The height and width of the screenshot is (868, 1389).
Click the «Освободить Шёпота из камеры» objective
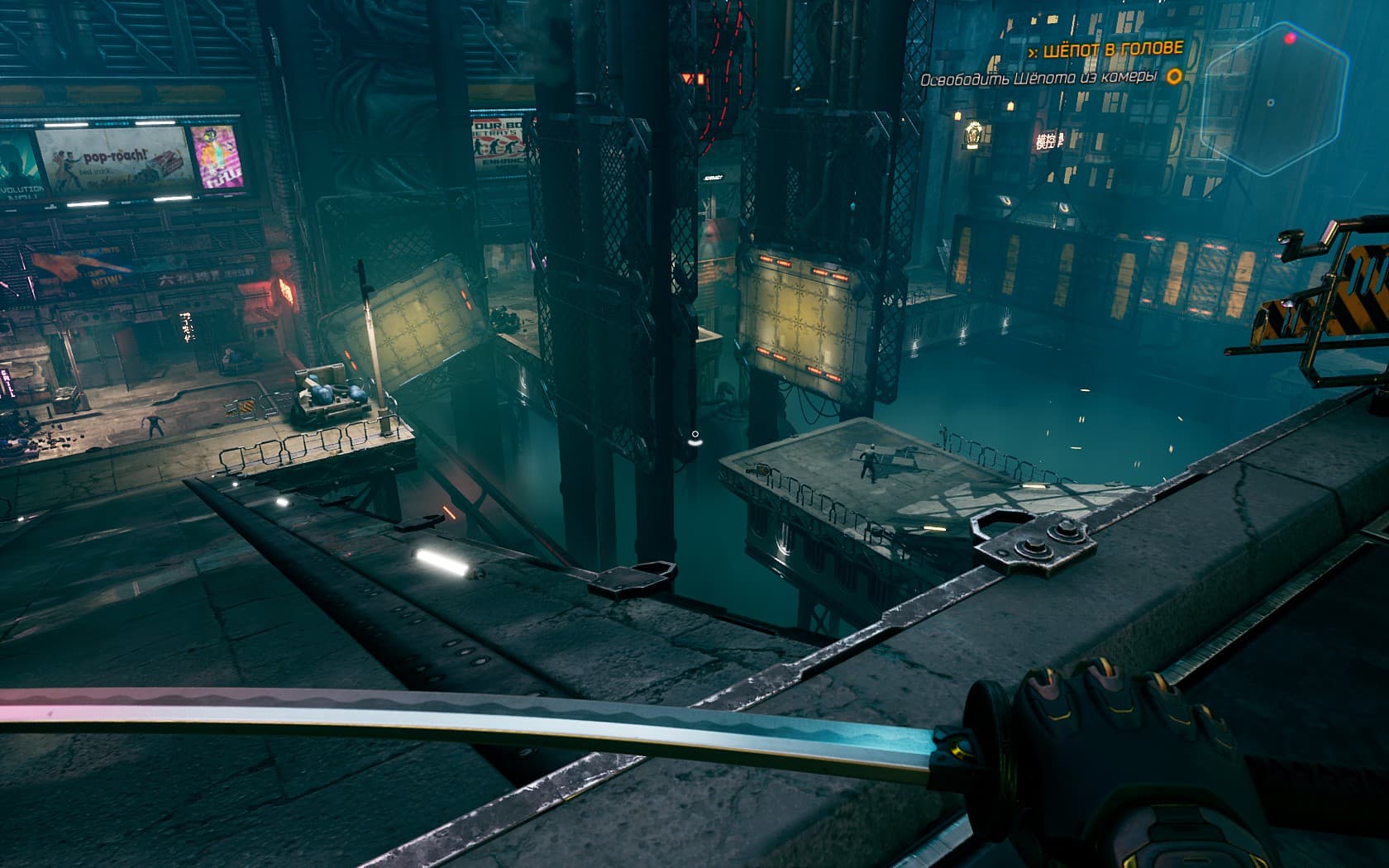(1038, 78)
